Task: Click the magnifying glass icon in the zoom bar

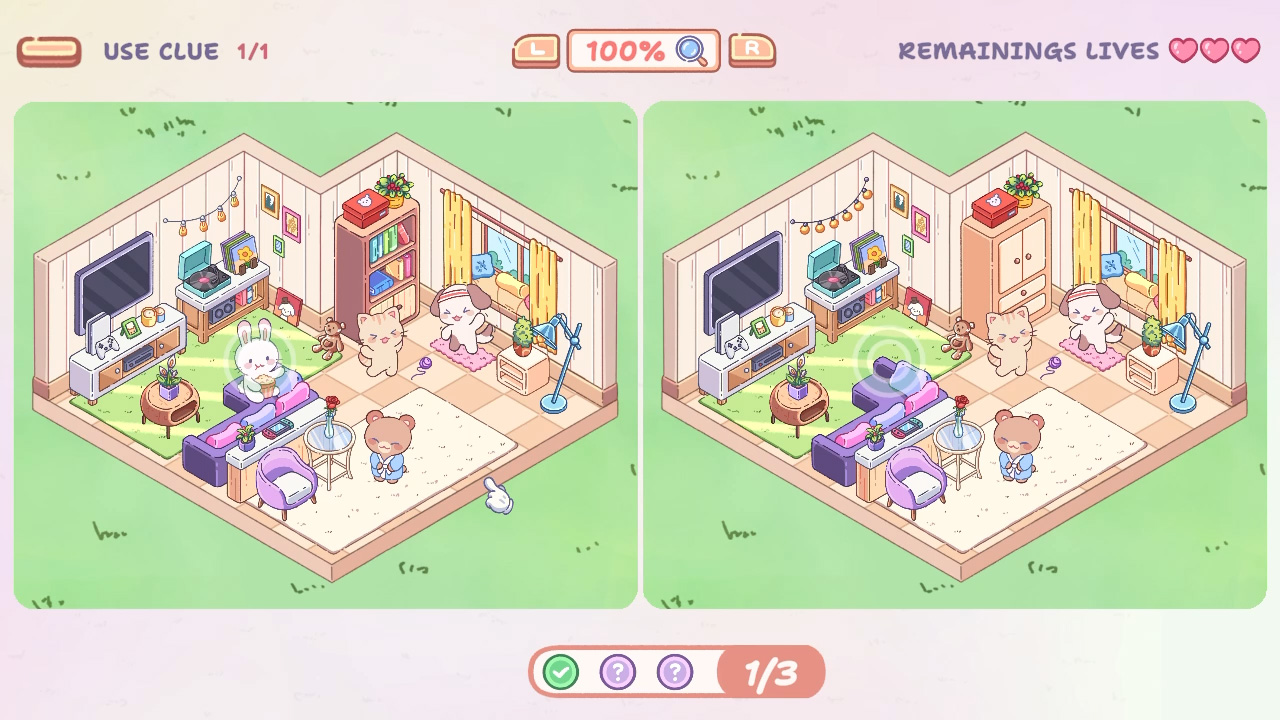Action: pyautogui.click(x=692, y=50)
